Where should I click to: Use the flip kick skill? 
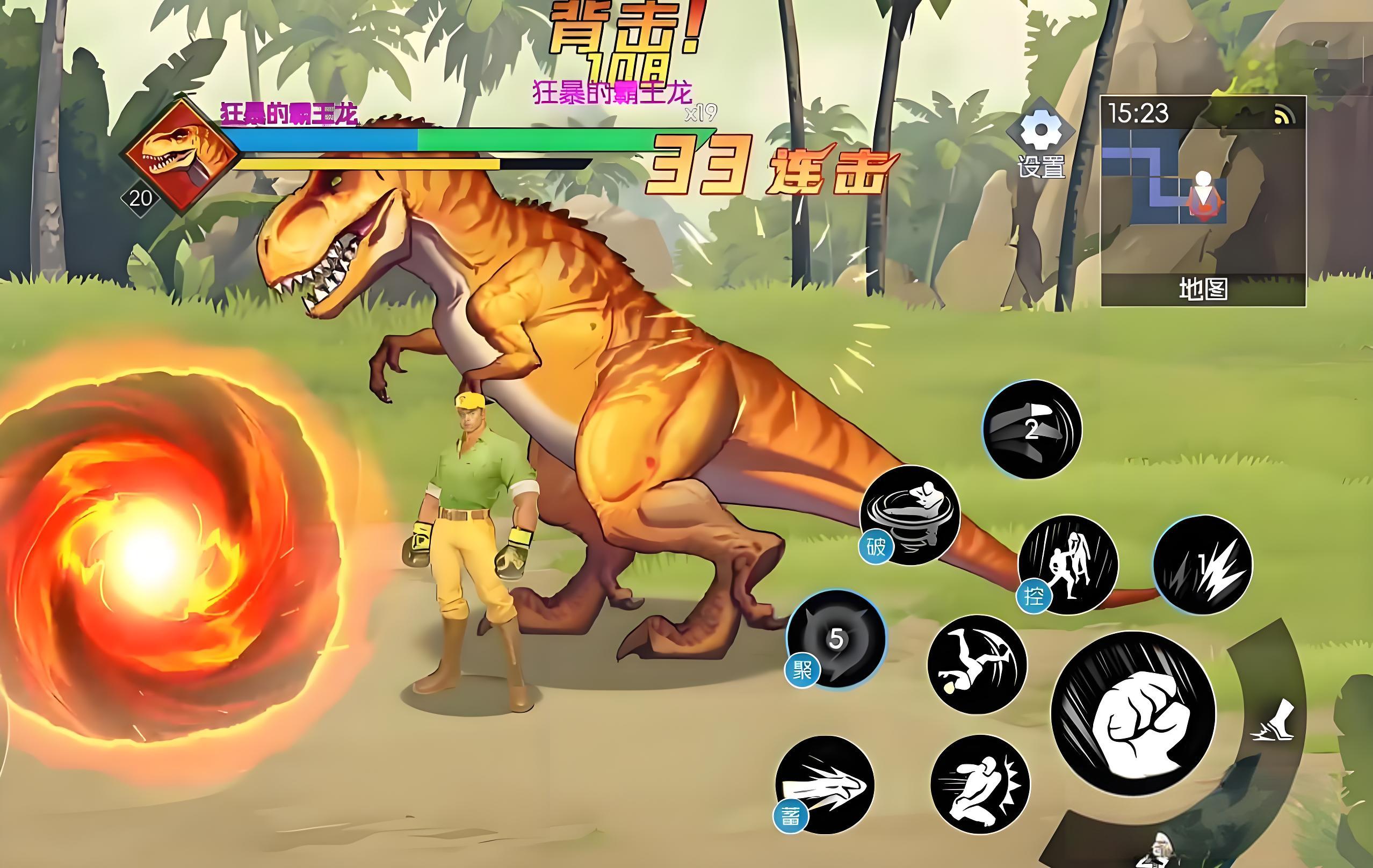(977, 664)
